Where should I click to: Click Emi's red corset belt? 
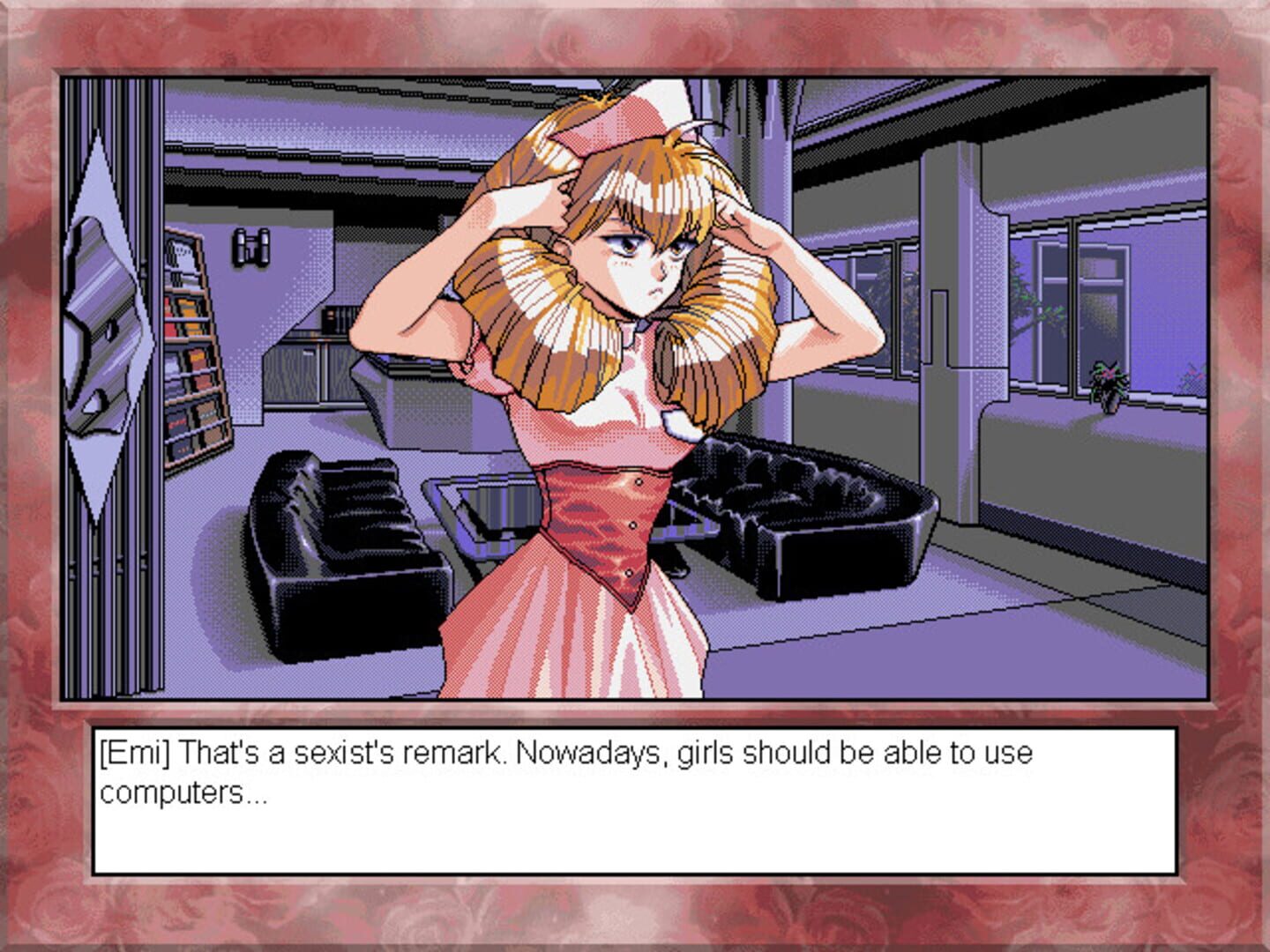[x=600, y=529]
